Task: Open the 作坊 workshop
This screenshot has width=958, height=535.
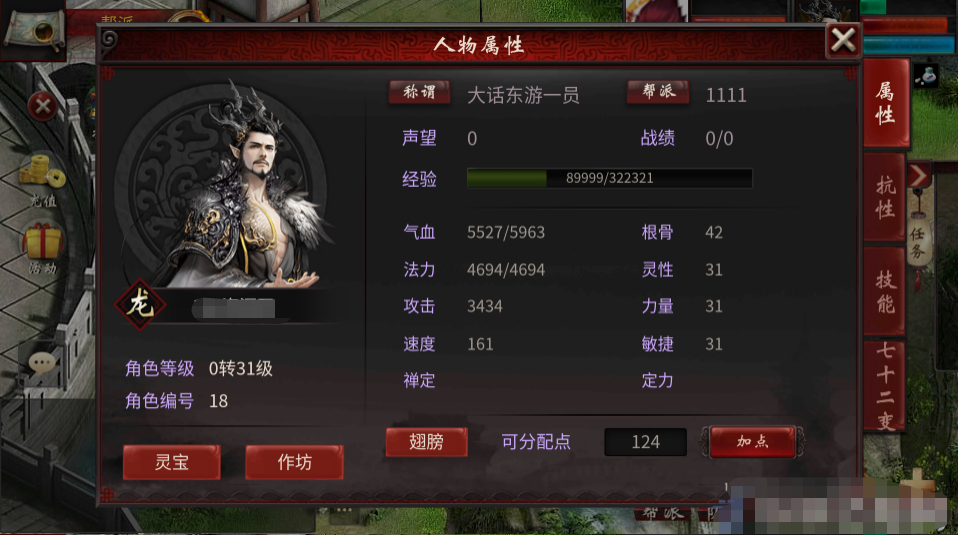Action: coord(294,462)
